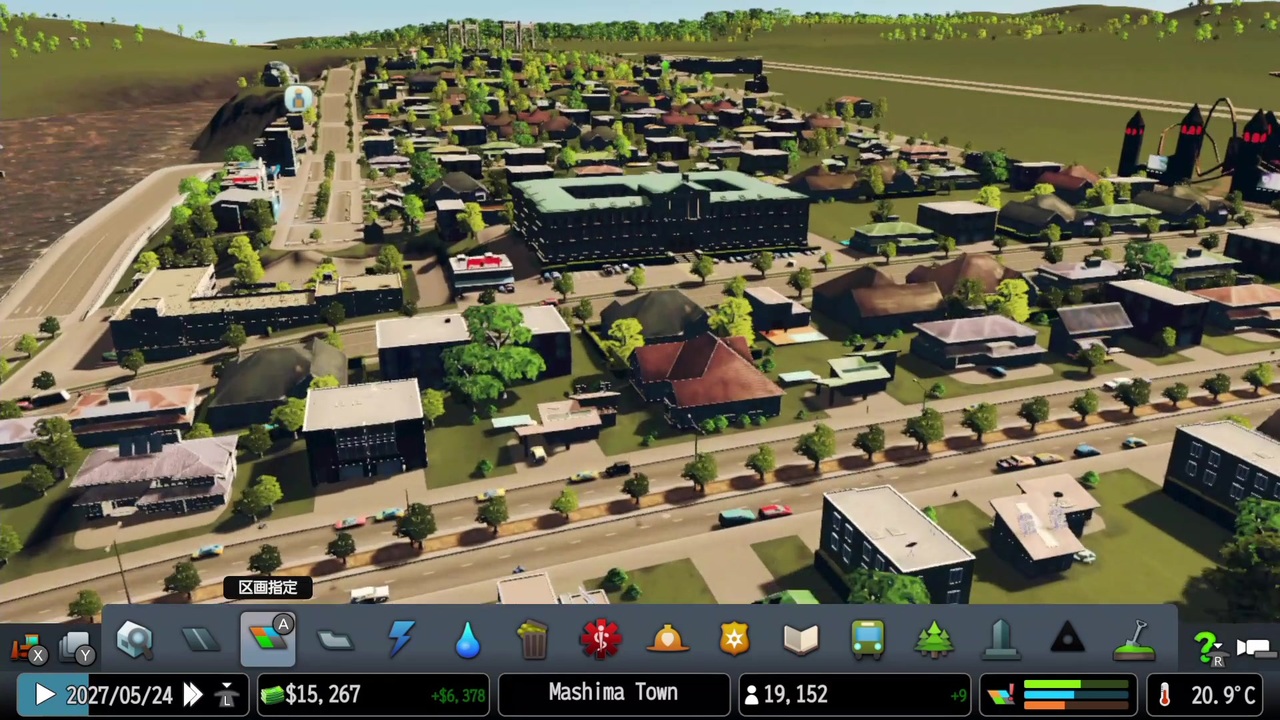Toggle the game pause with play button

[44, 695]
